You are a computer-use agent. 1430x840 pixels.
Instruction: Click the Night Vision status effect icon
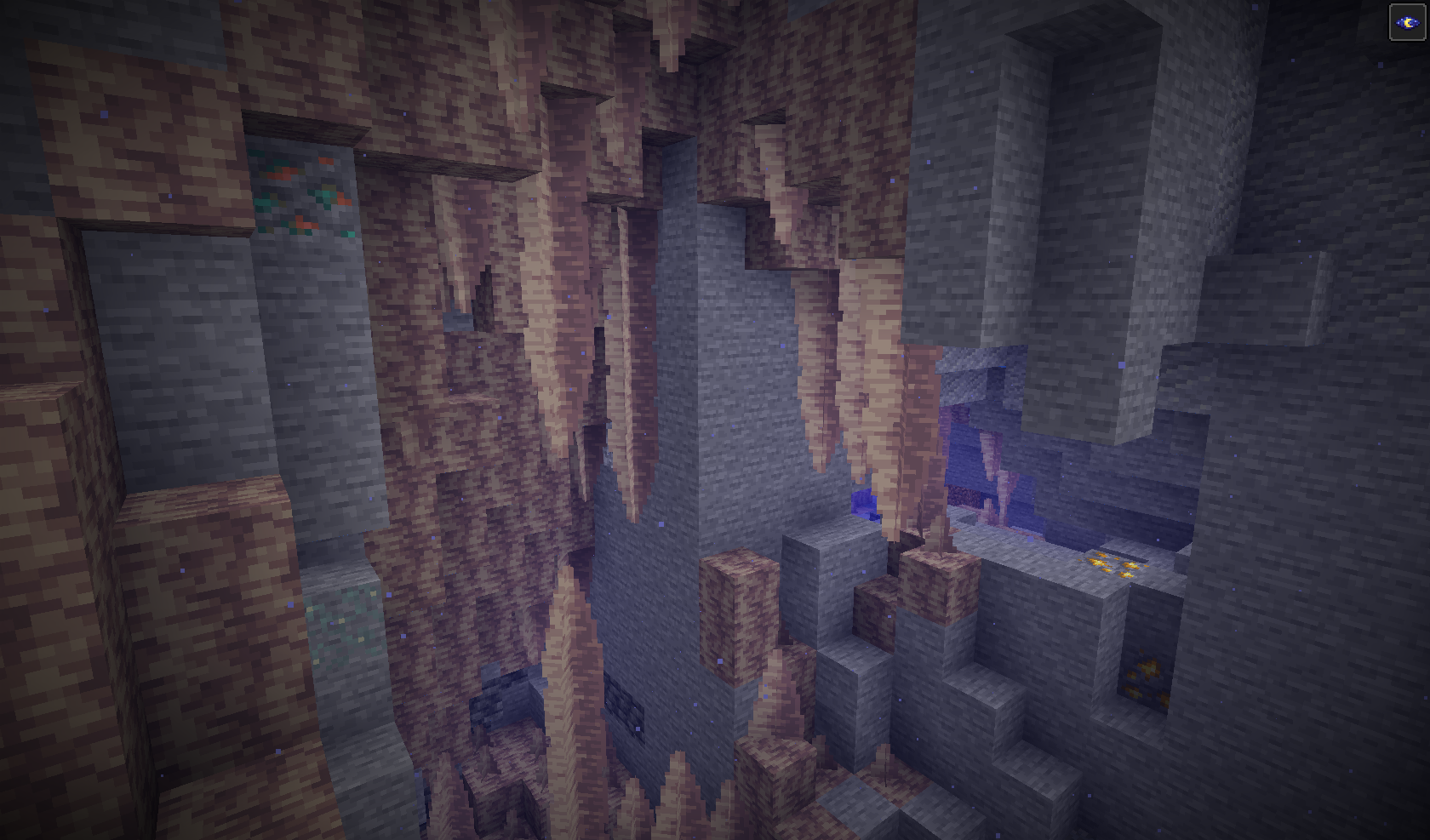click(x=1407, y=21)
